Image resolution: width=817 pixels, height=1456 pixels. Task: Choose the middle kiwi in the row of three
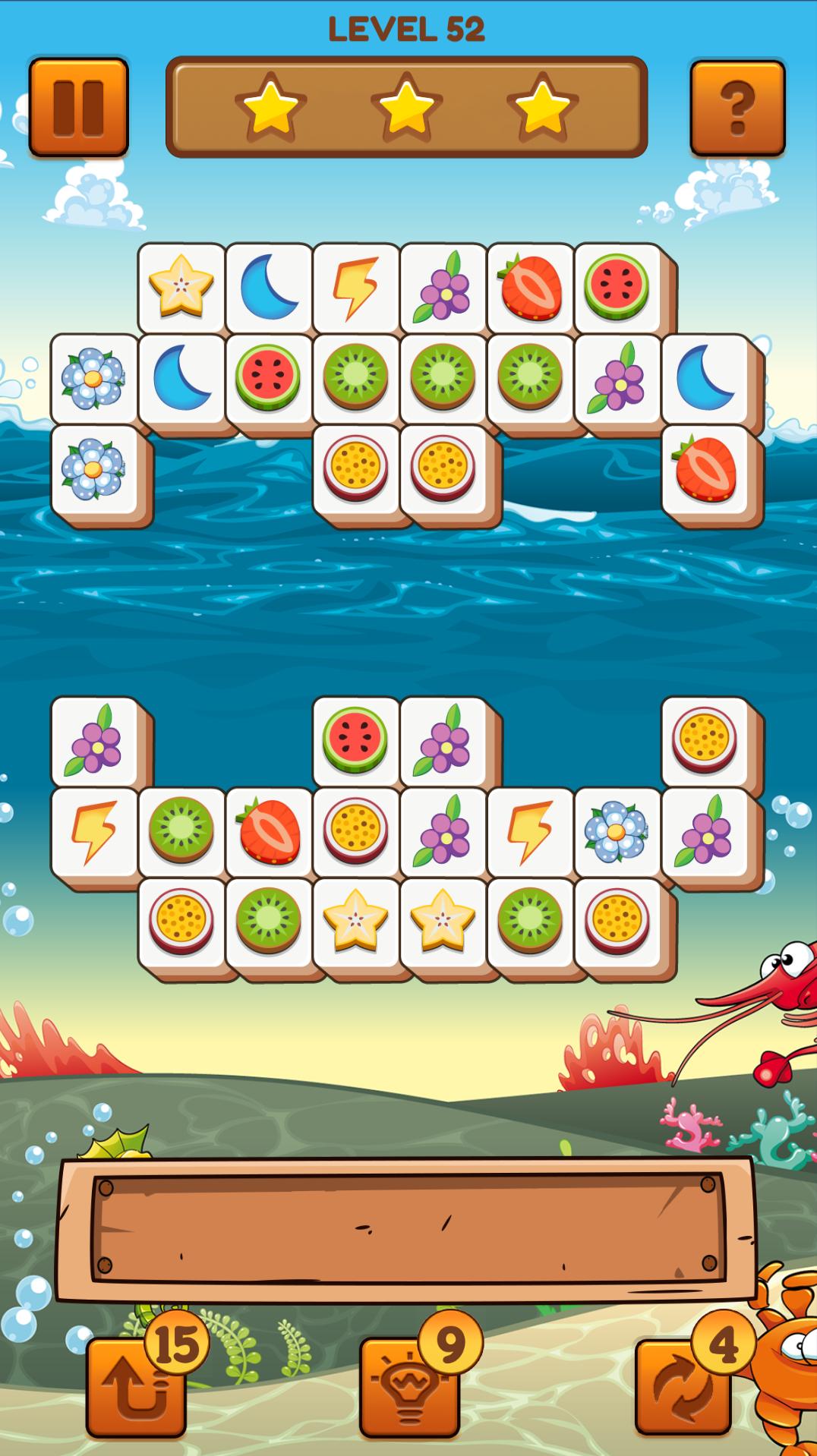point(443,377)
